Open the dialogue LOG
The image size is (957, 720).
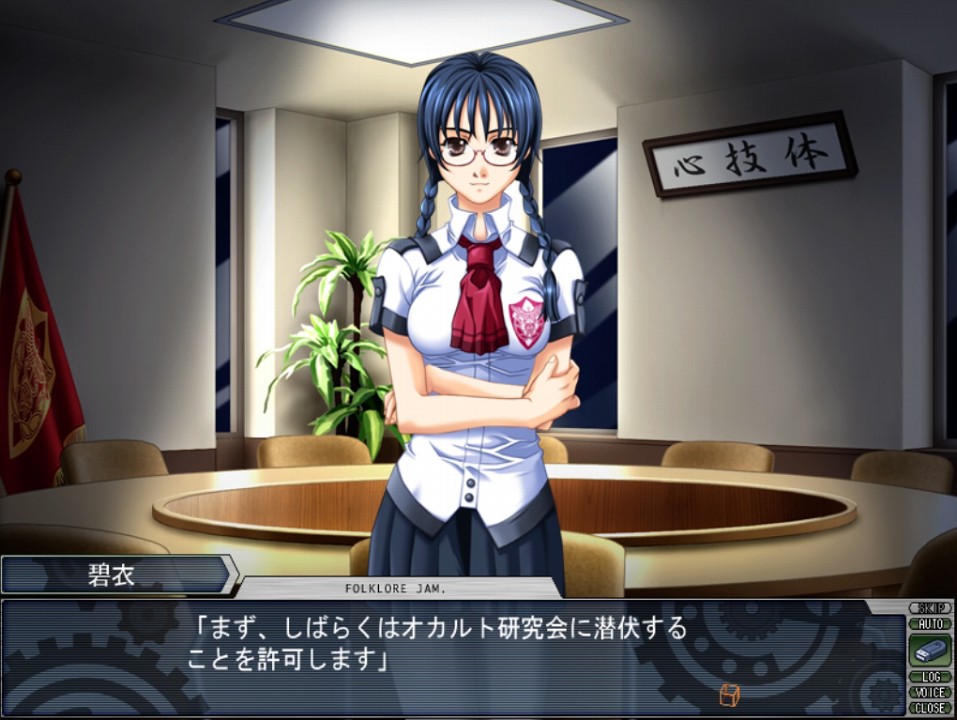click(x=929, y=677)
